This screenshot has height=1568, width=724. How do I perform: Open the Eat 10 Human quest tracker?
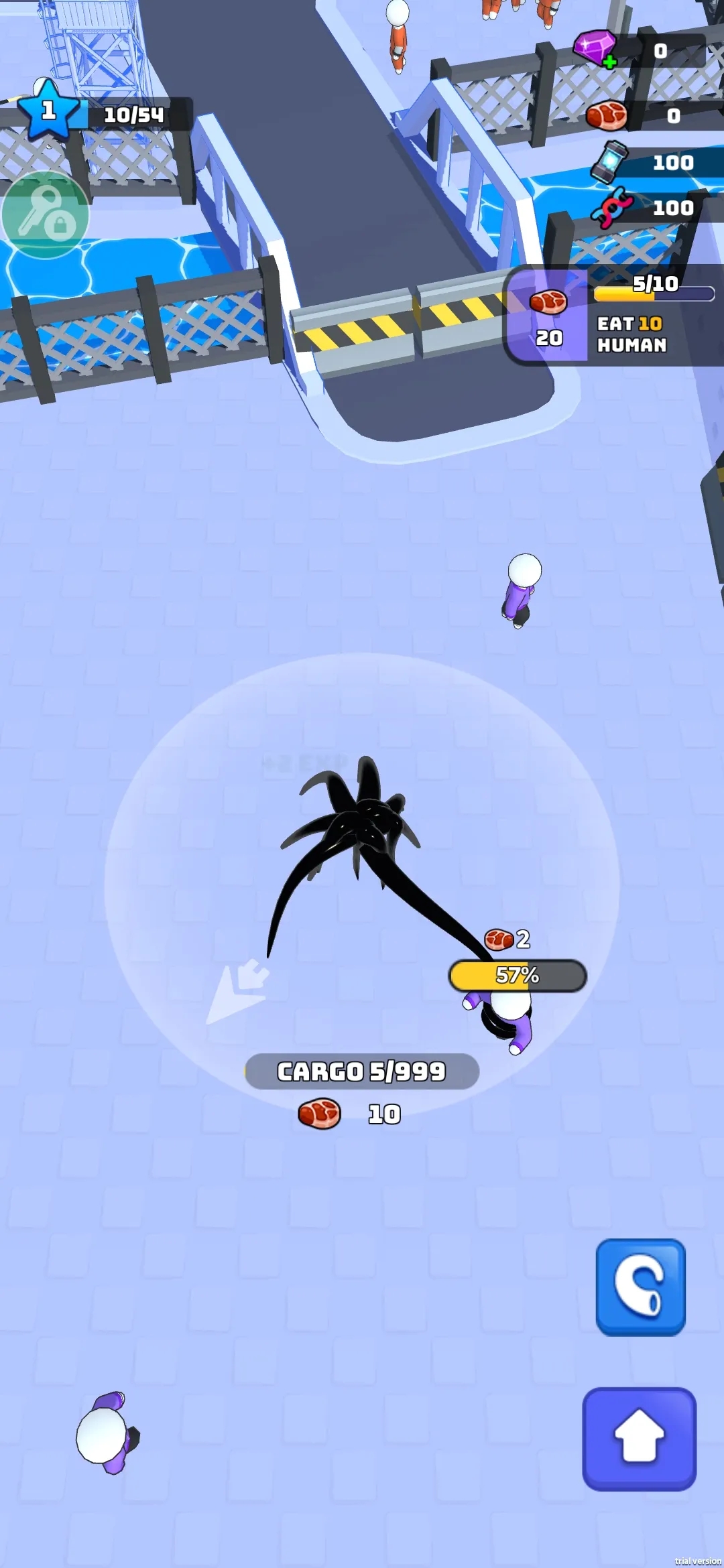pos(613,316)
